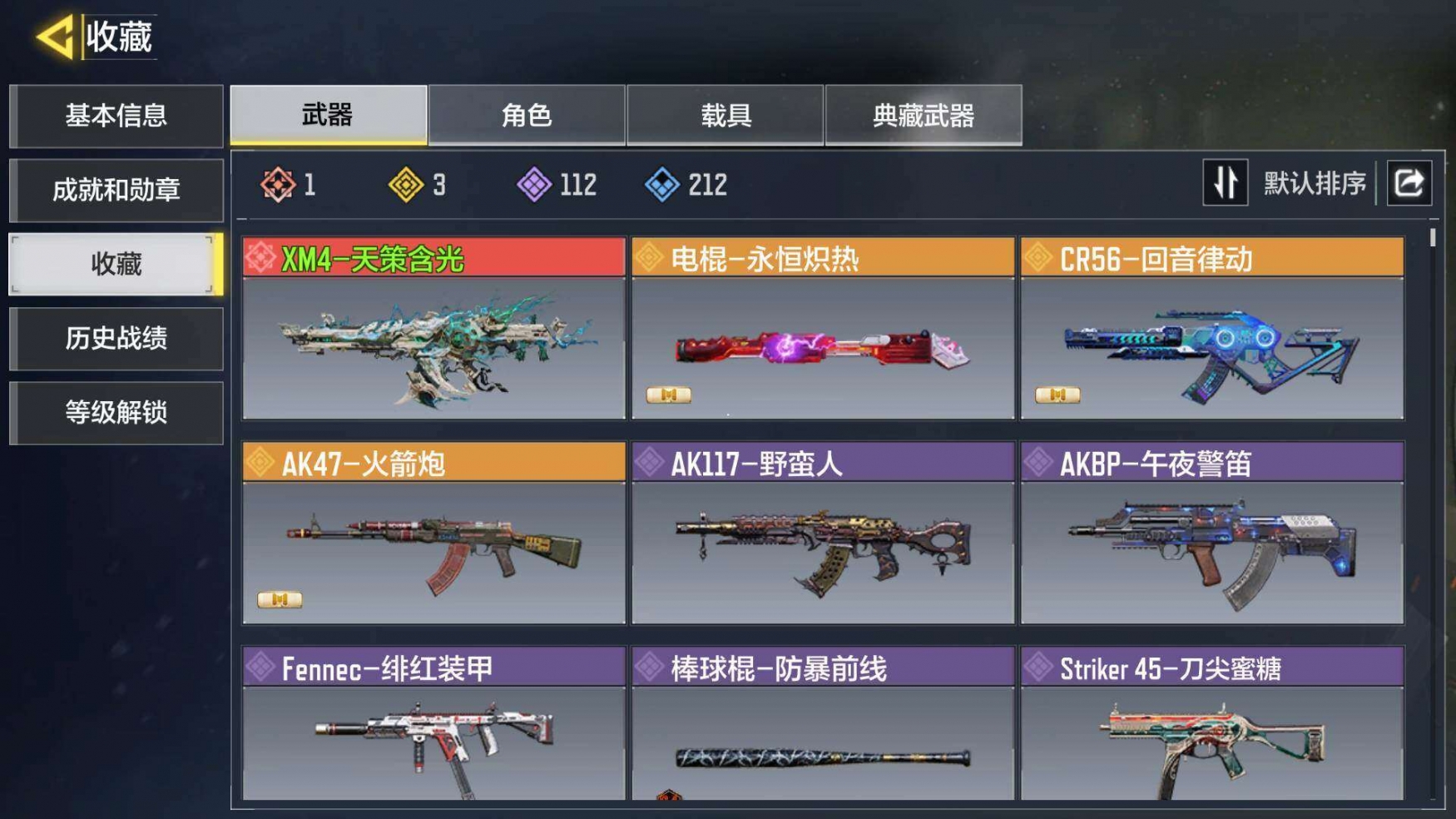Choose the AKBP-午夜警笛 weapon card

[x=1211, y=533]
